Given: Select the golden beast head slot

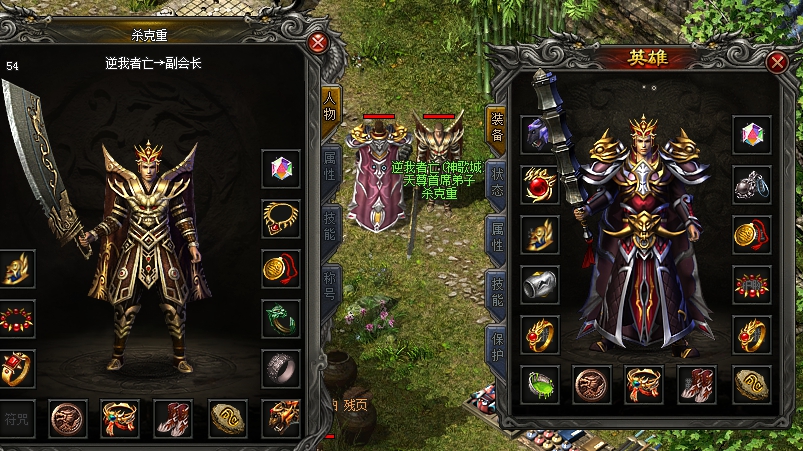Looking at the screenshot, I should [x=281, y=417].
